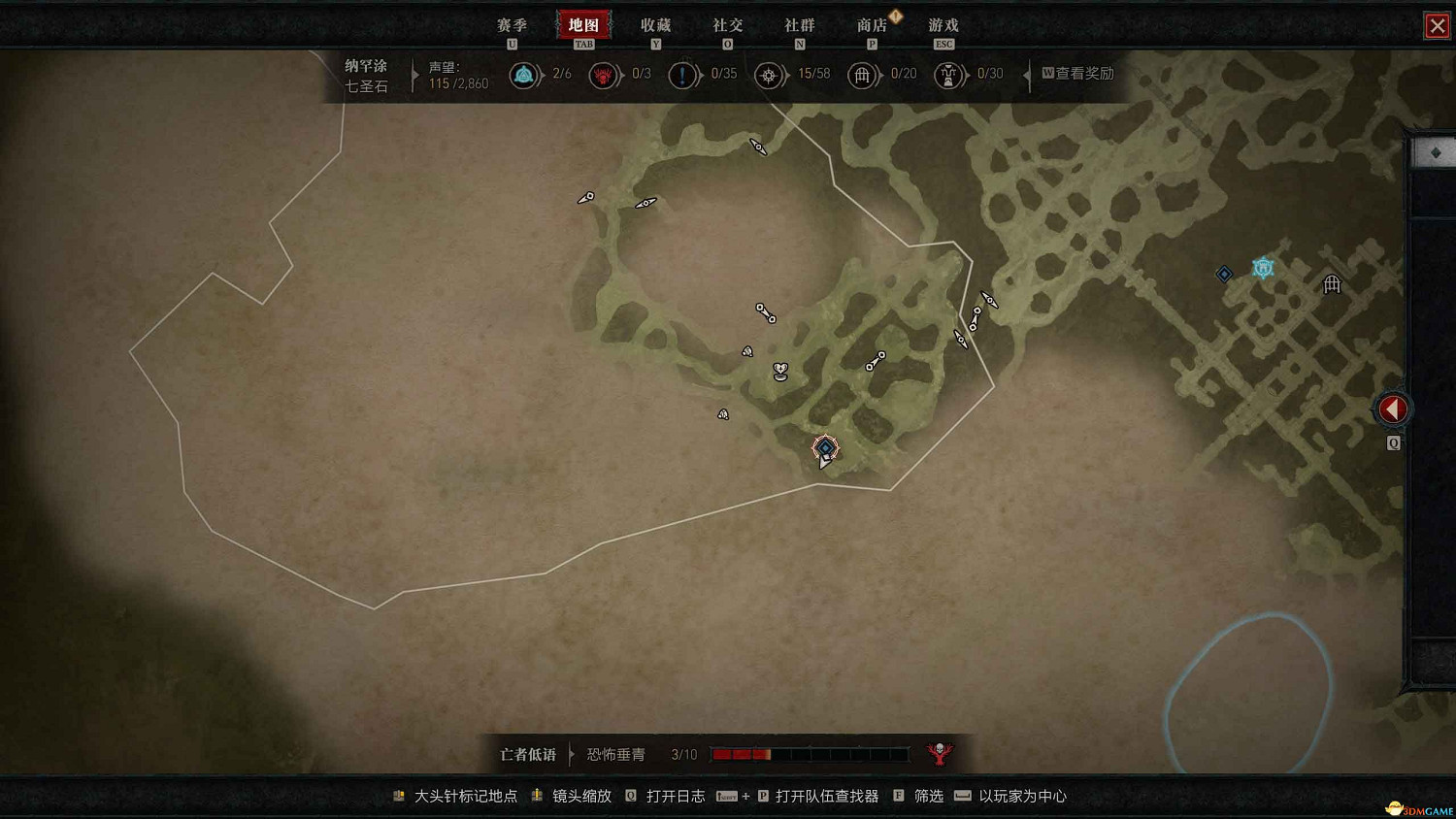The width and height of the screenshot is (1456, 819).
Task: Click the dungeons progress icon showing 0/20
Action: [x=862, y=75]
